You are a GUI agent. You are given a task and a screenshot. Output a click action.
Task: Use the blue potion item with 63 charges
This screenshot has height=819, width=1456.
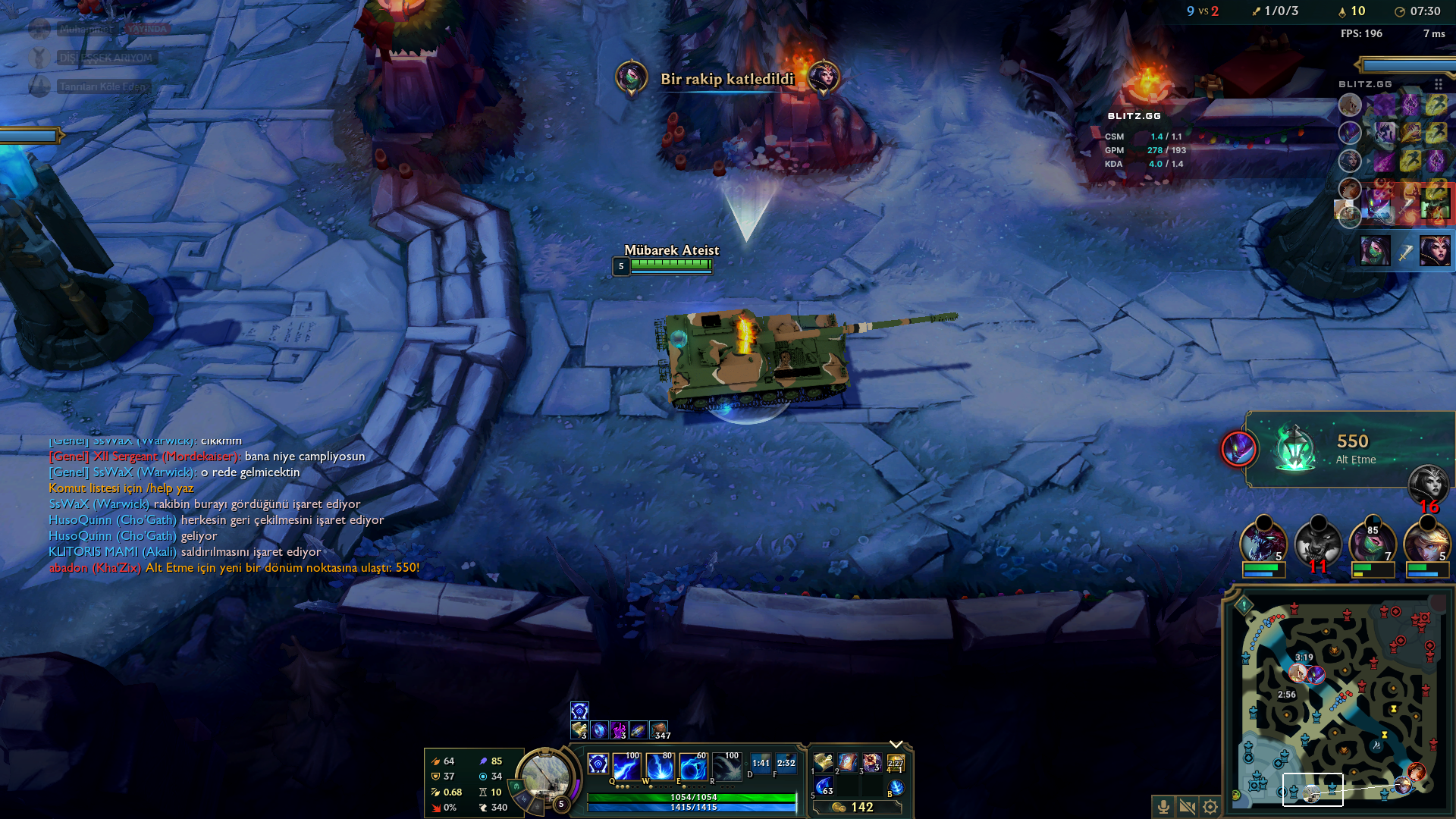coord(824,787)
